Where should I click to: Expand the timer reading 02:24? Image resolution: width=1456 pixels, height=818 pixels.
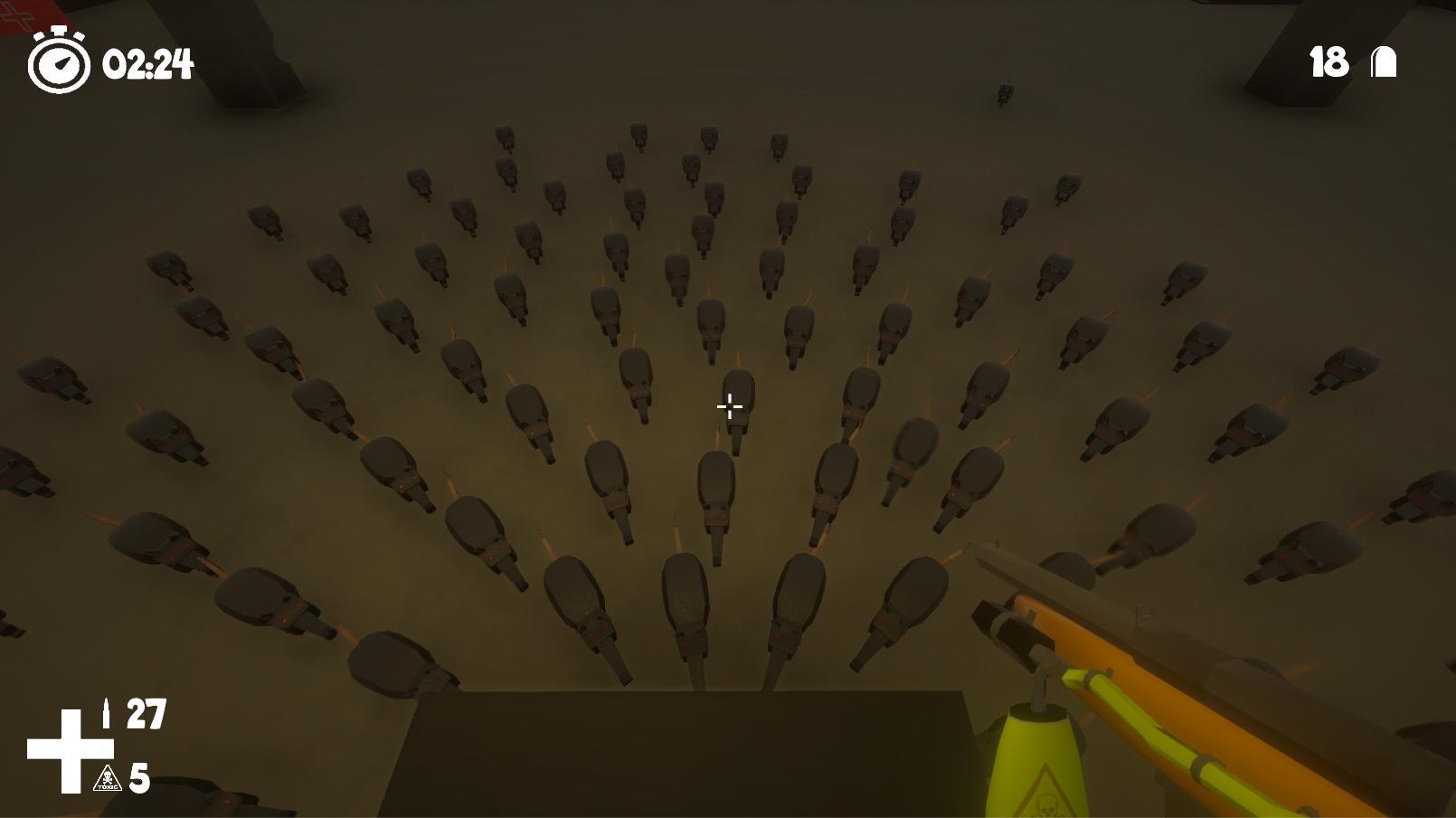pos(148,65)
